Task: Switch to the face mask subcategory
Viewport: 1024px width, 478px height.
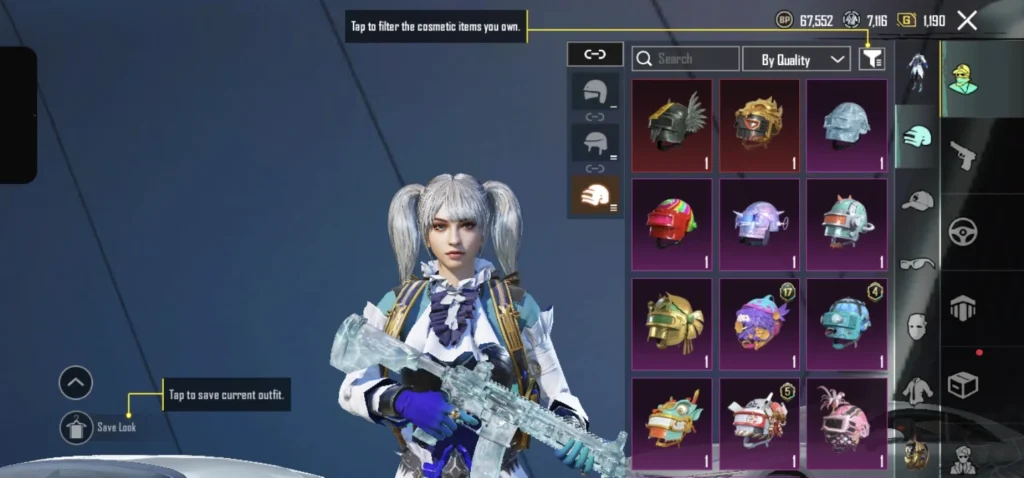Action: [916, 326]
